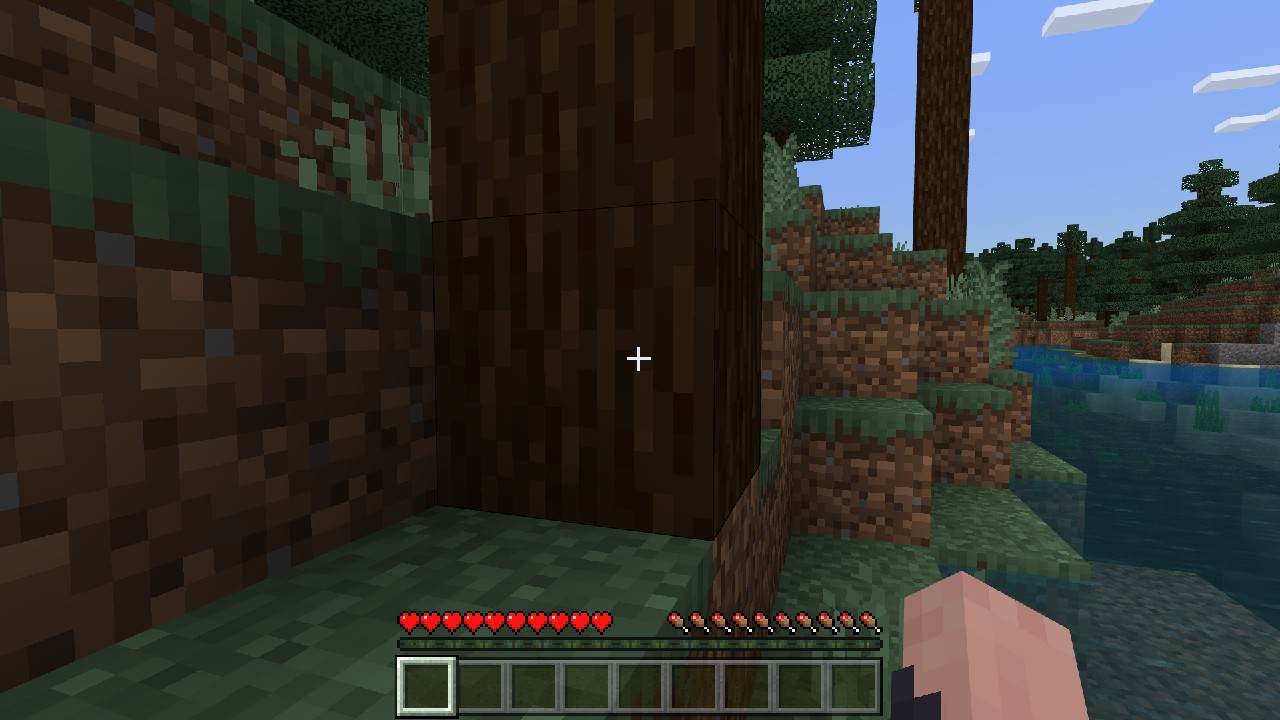The height and width of the screenshot is (720, 1280).
Task: Click the rightmost heart in the health bar
Action: [x=603, y=620]
